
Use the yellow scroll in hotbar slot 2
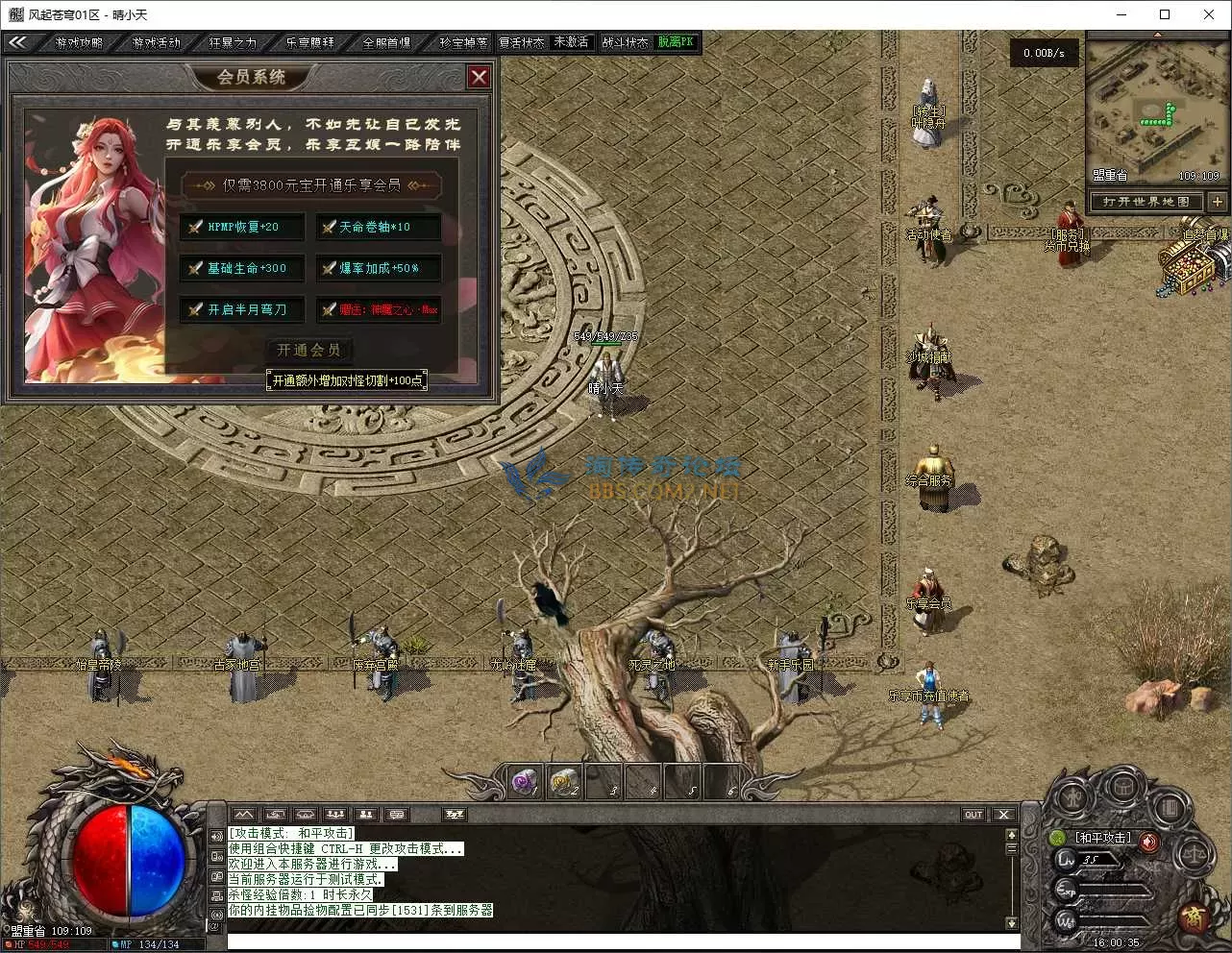(x=564, y=783)
